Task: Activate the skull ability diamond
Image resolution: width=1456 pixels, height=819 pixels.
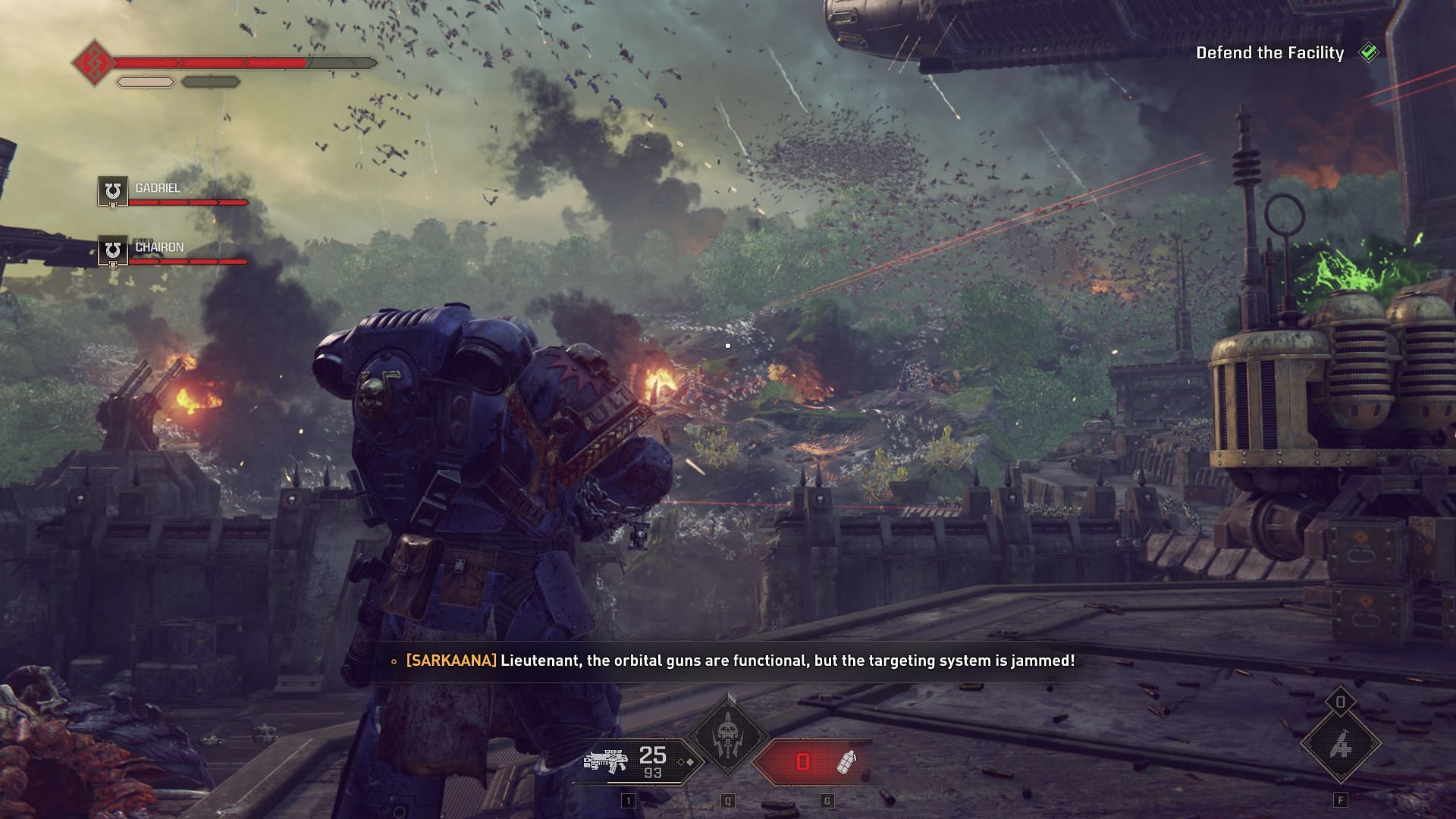Action: tap(727, 734)
